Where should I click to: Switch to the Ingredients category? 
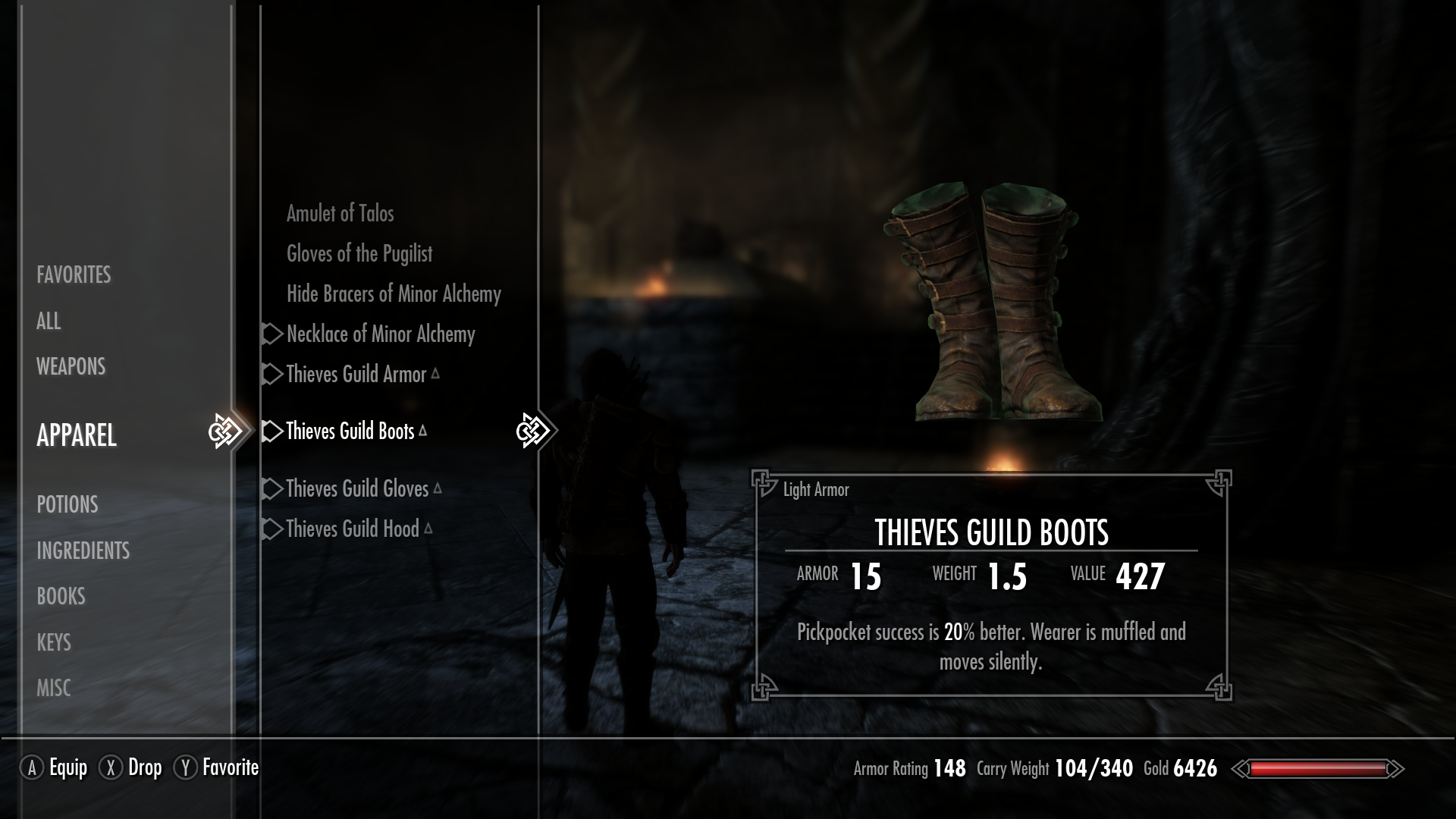tap(83, 551)
